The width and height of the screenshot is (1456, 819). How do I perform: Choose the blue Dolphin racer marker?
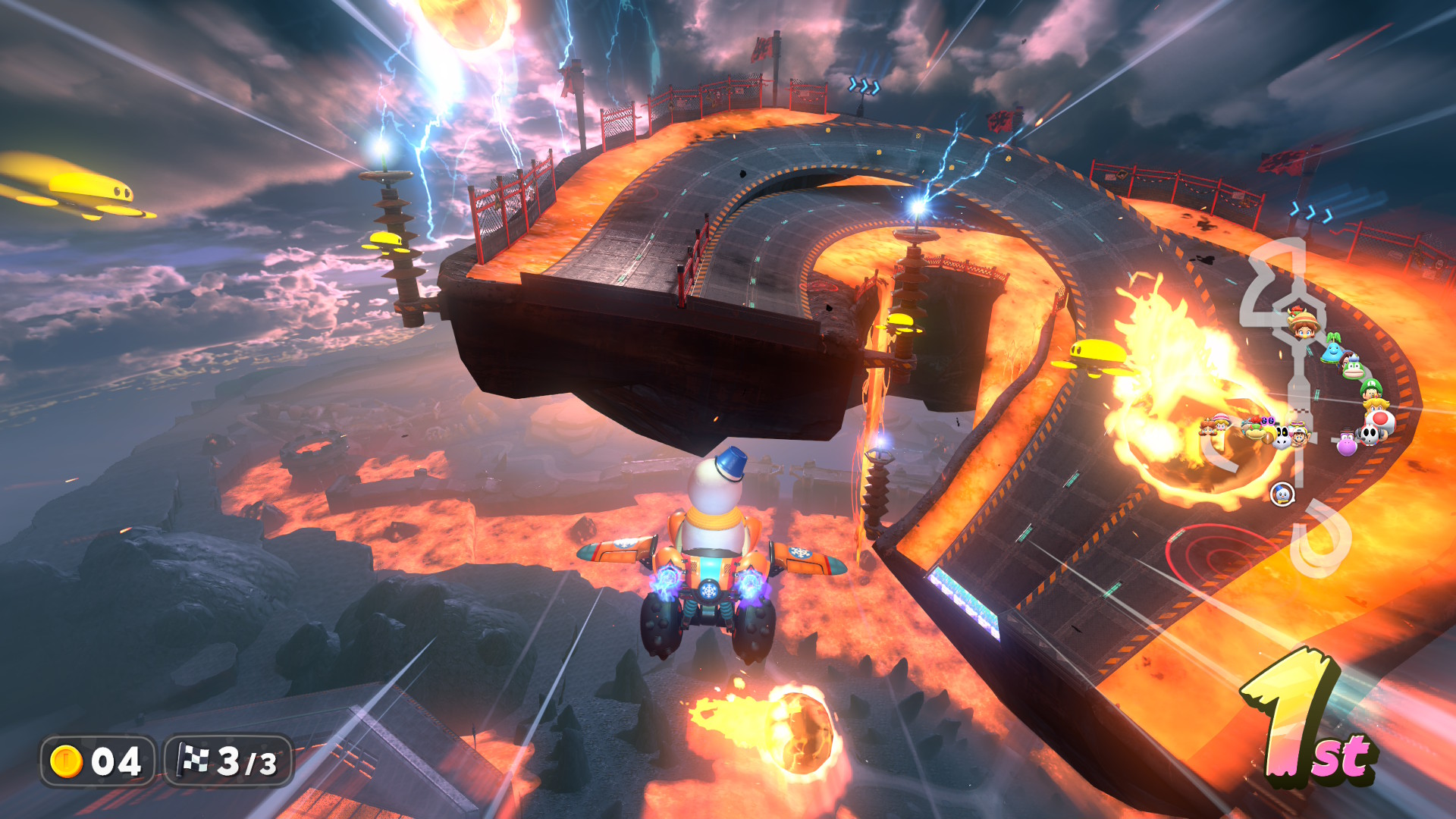tap(1333, 350)
